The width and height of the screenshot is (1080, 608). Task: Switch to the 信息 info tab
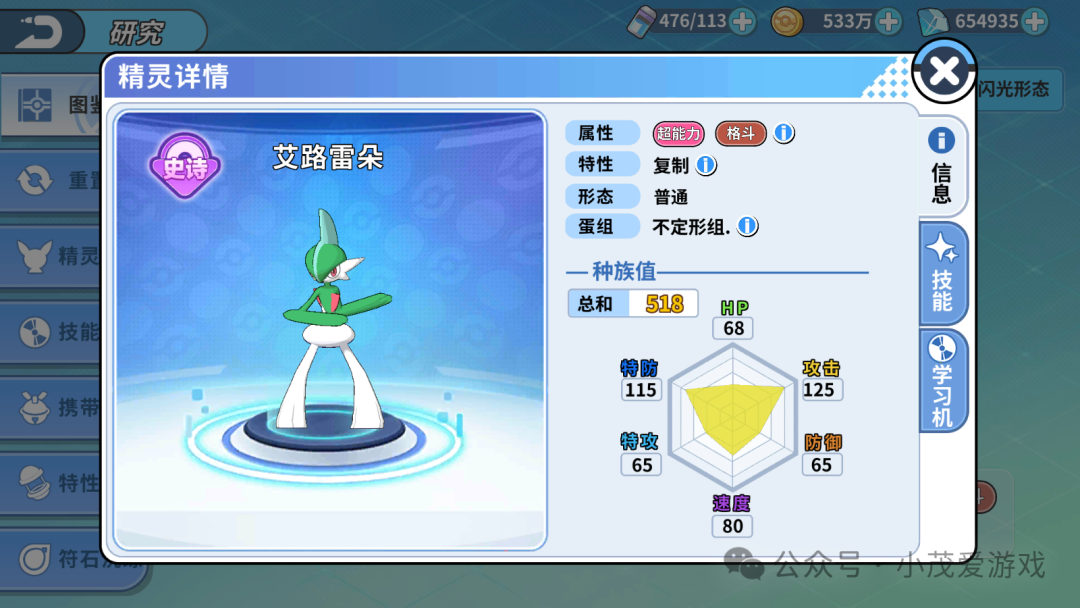(x=942, y=165)
